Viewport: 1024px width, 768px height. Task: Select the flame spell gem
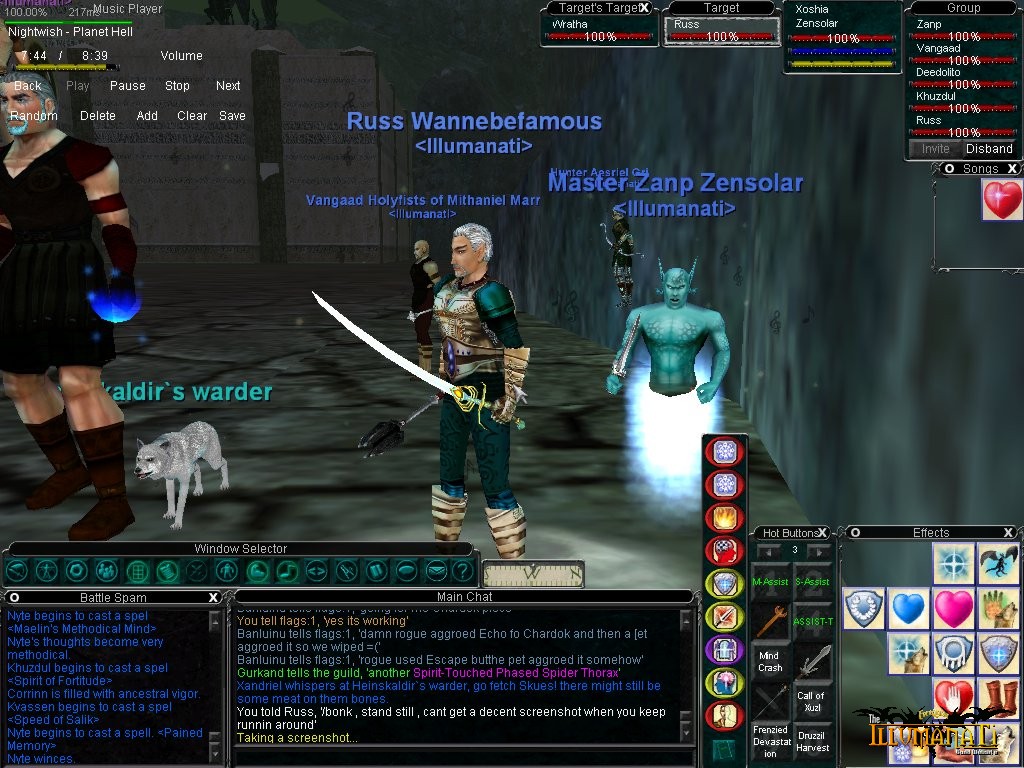724,518
